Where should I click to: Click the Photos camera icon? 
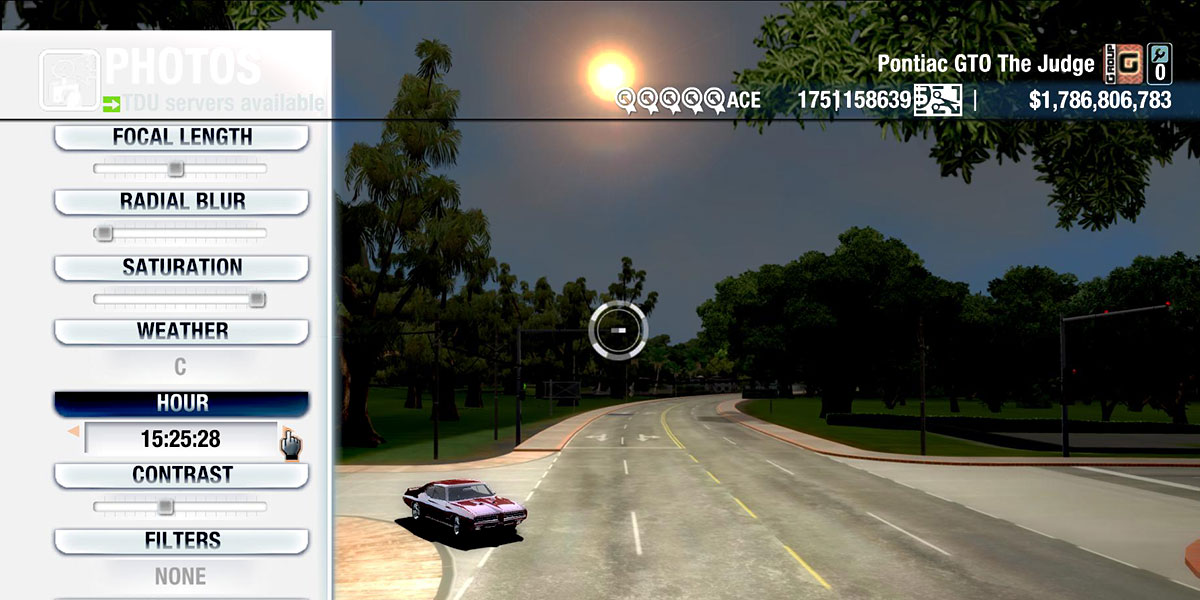(68, 78)
